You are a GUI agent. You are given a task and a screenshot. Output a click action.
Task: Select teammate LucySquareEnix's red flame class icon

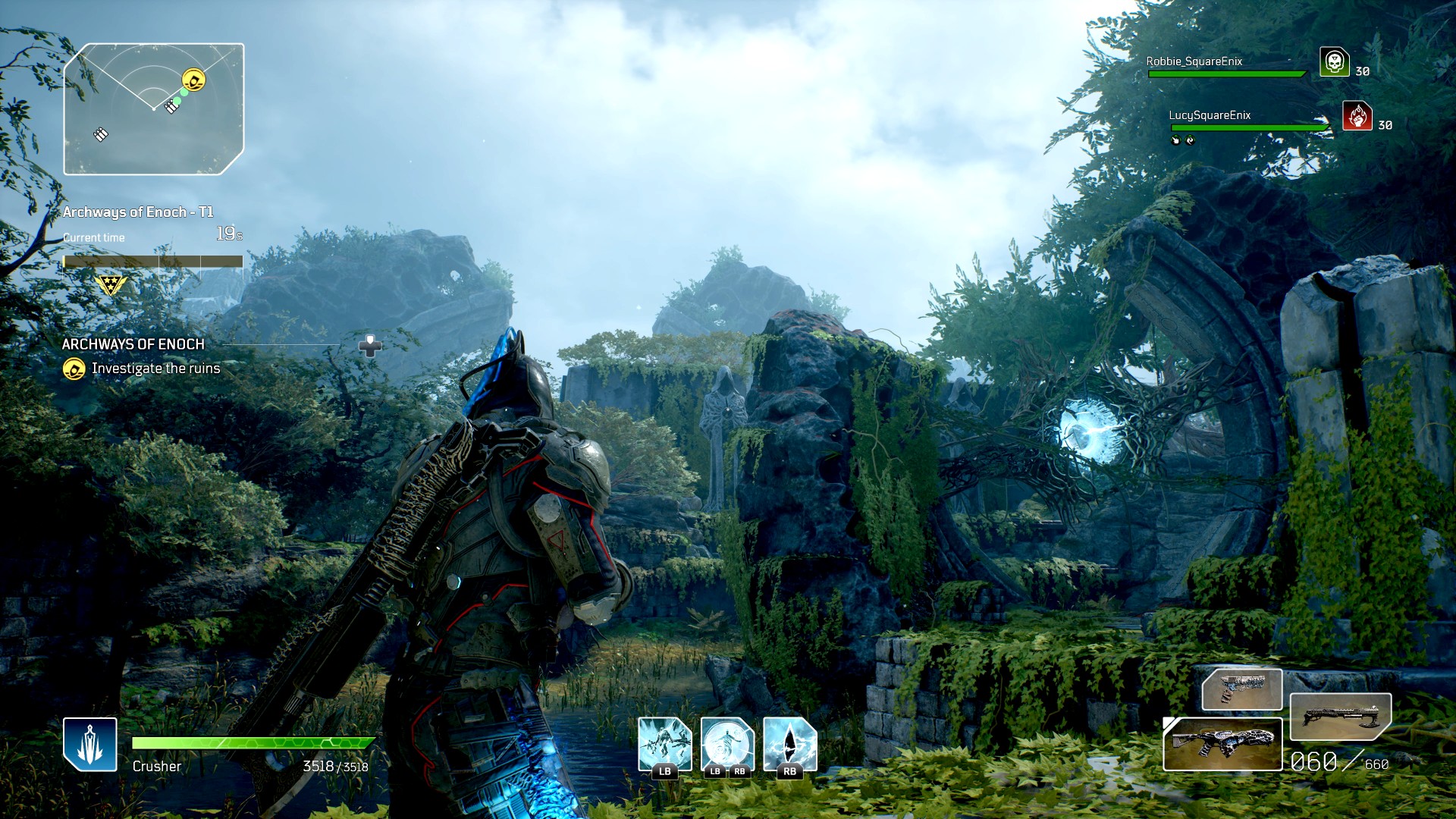click(1357, 116)
